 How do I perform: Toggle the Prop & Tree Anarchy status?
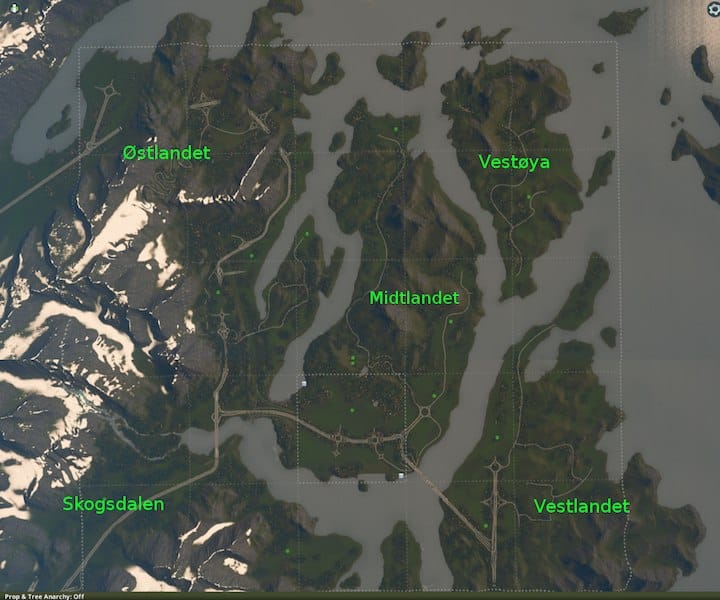click(x=43, y=595)
